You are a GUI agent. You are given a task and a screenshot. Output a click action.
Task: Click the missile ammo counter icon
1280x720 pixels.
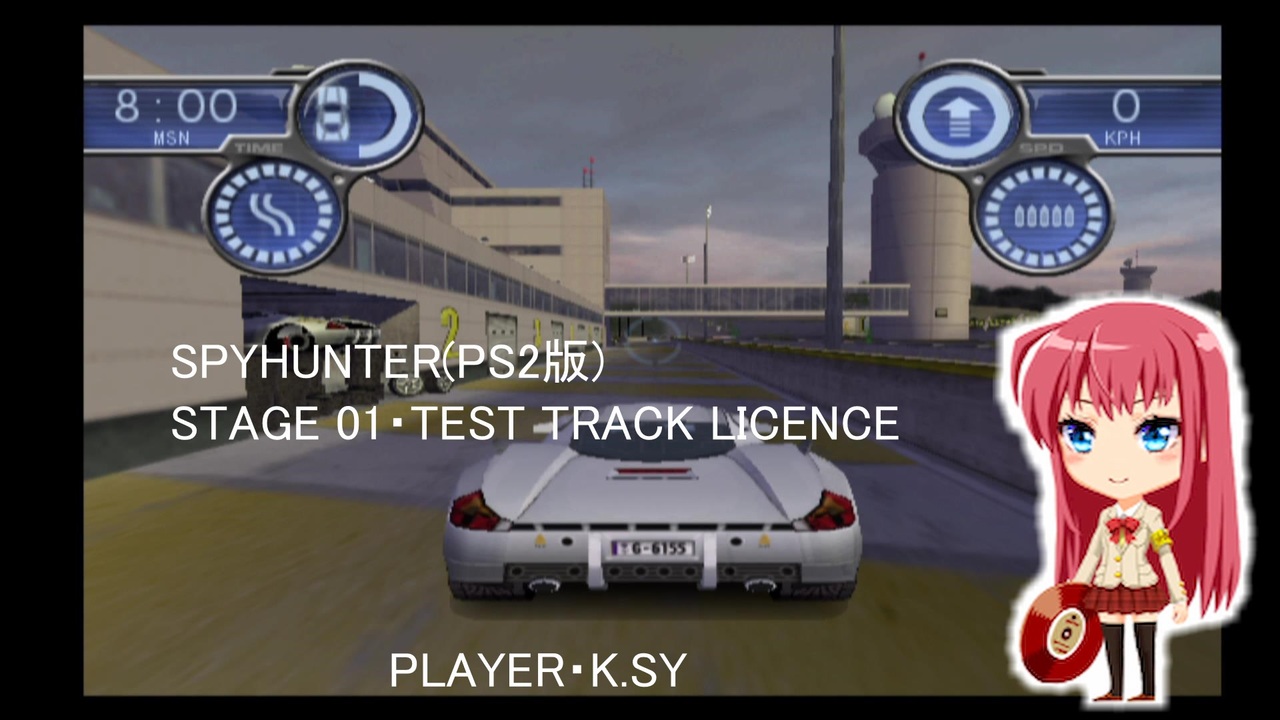(1042, 213)
